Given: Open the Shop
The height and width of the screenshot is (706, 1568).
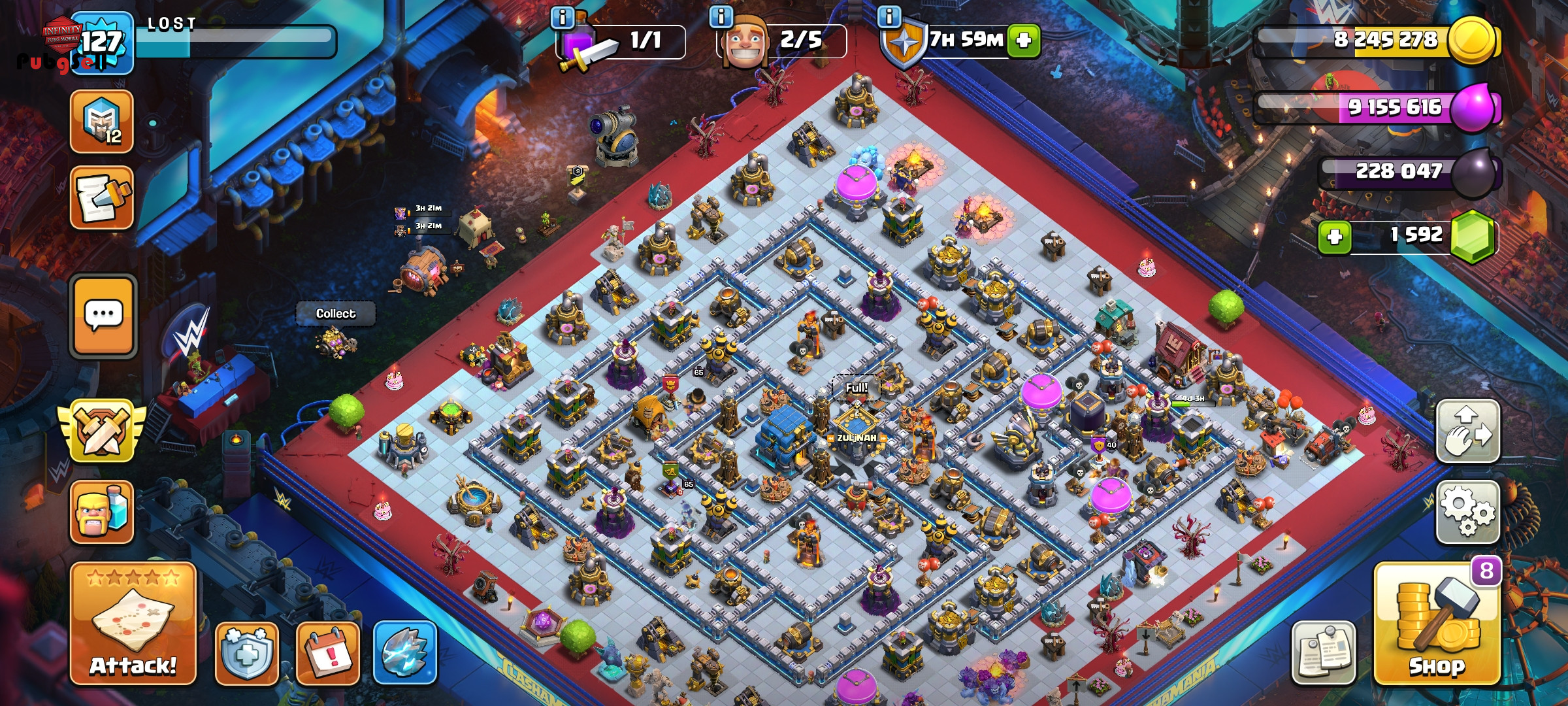Looking at the screenshot, I should tap(1437, 626).
